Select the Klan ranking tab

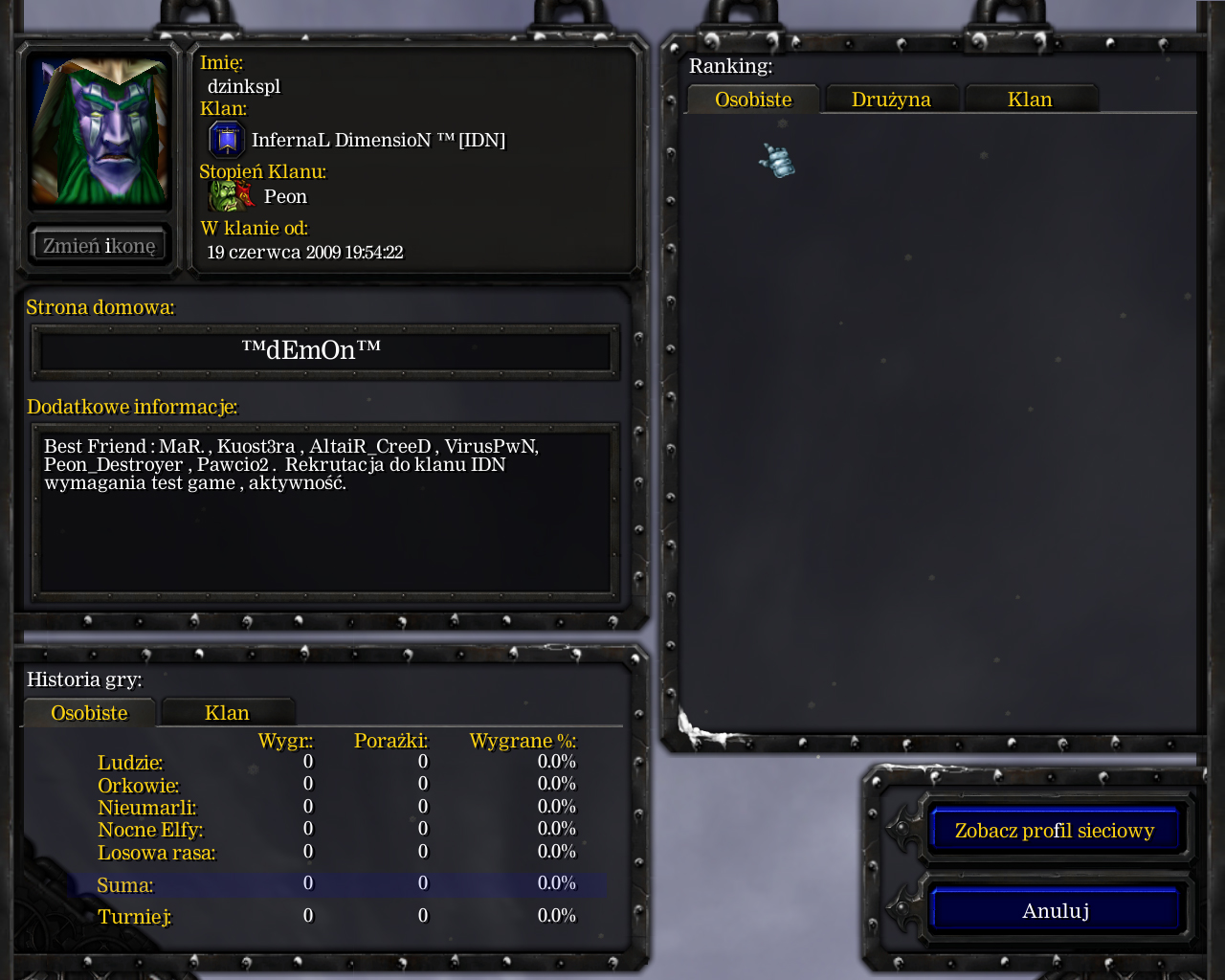click(1030, 100)
